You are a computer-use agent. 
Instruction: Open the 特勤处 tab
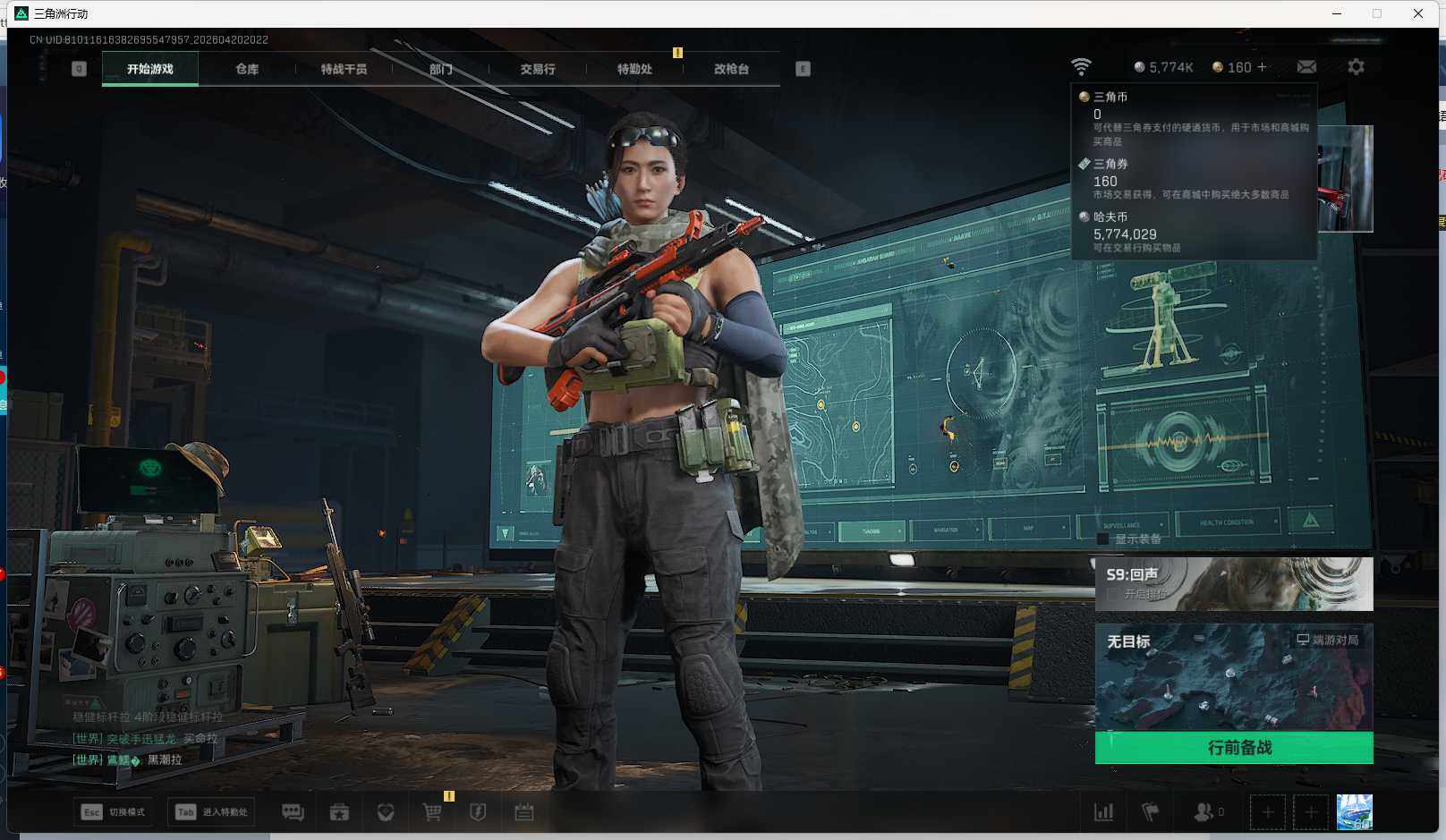pos(634,69)
